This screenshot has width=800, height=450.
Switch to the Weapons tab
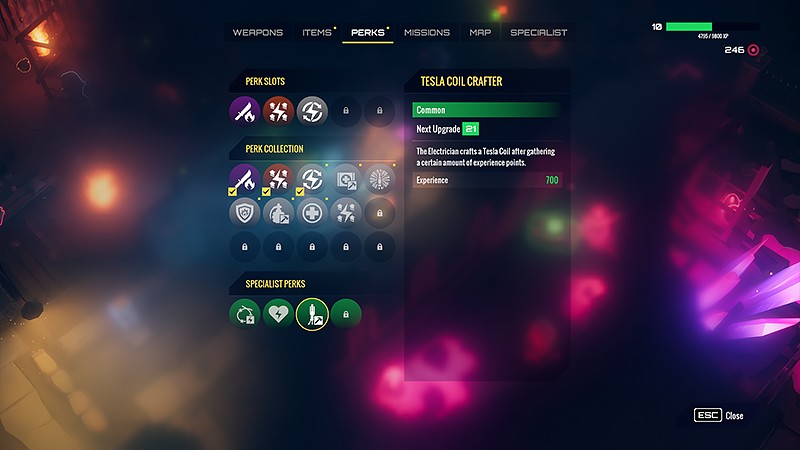tap(258, 32)
